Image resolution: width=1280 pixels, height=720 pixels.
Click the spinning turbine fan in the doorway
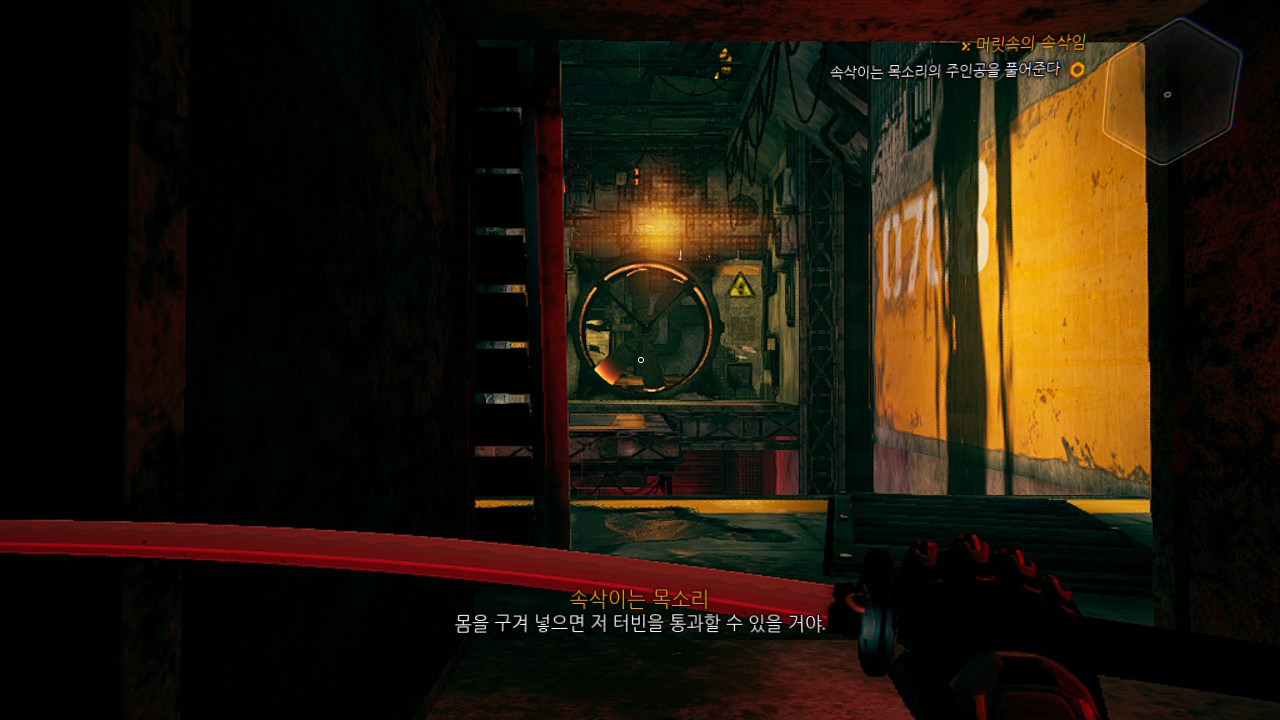[x=648, y=328]
